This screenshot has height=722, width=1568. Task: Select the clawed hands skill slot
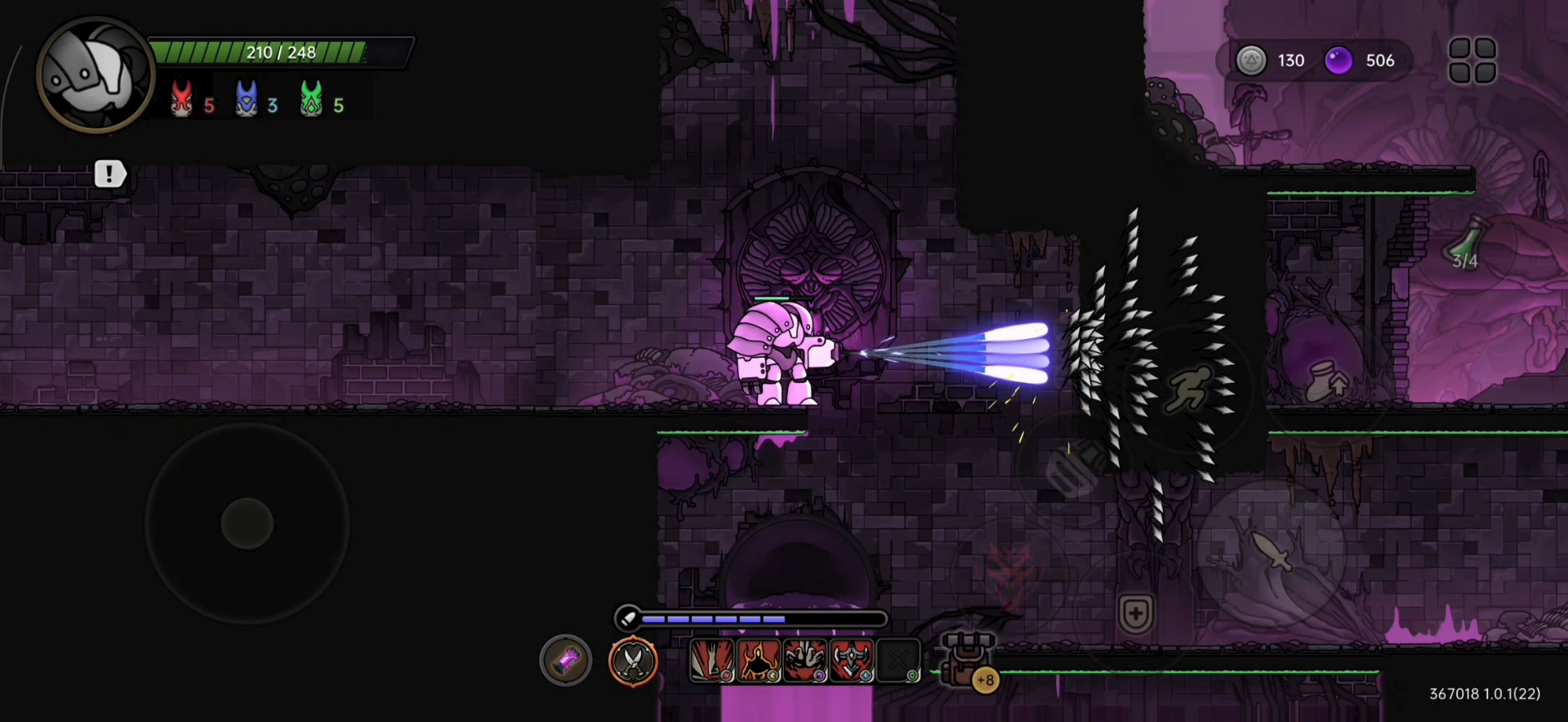[805, 660]
